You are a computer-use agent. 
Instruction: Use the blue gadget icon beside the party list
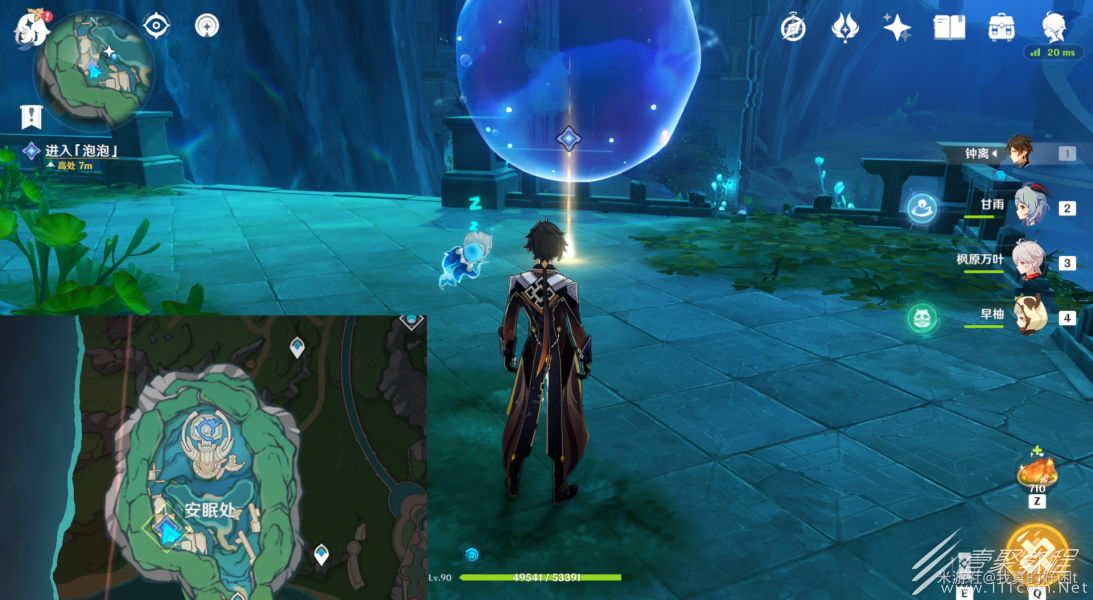pyautogui.click(x=921, y=208)
